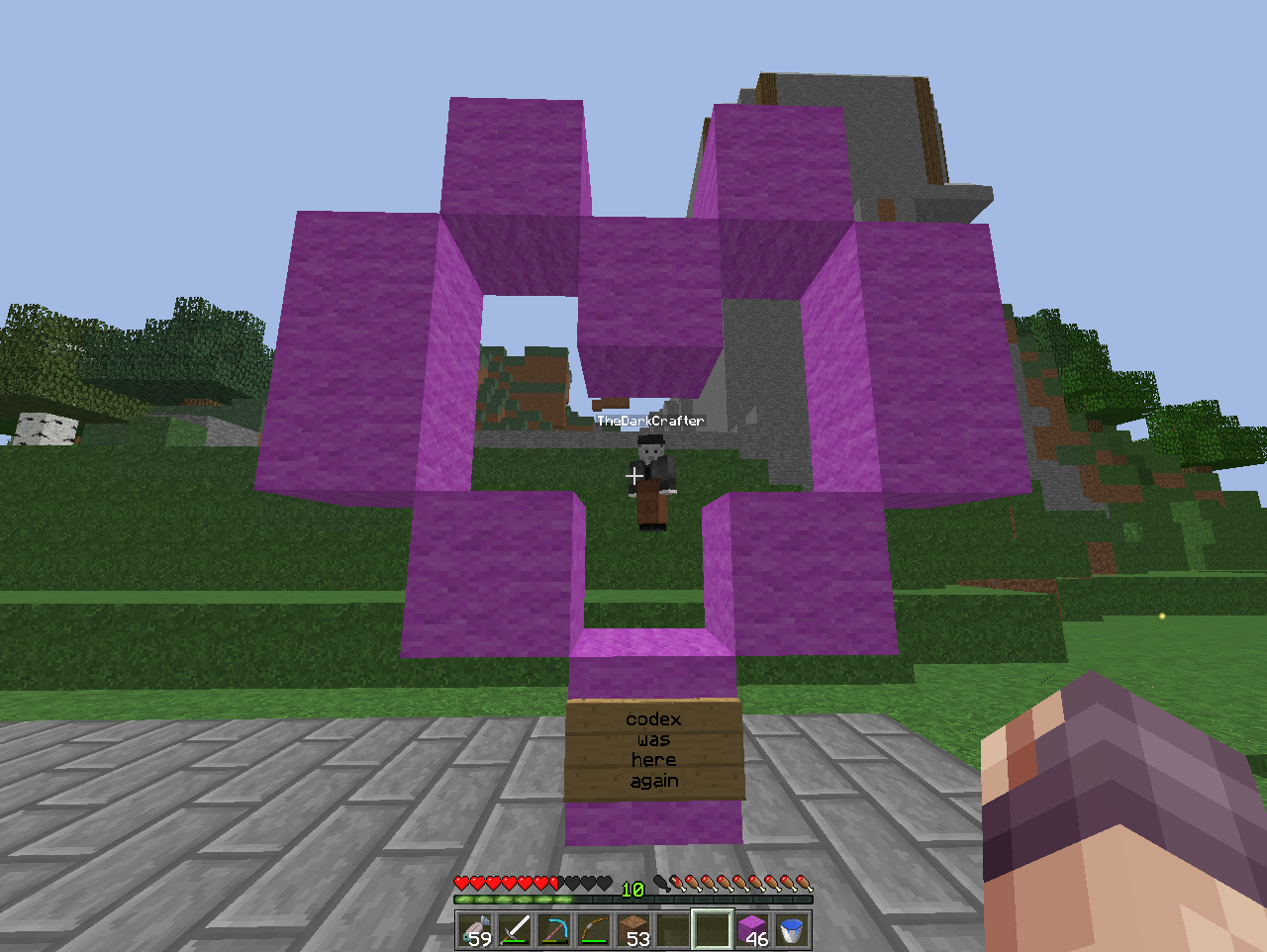The width and height of the screenshot is (1267, 952).
Task: Click the rightmost full drumstick icon
Action: pyautogui.click(x=803, y=883)
